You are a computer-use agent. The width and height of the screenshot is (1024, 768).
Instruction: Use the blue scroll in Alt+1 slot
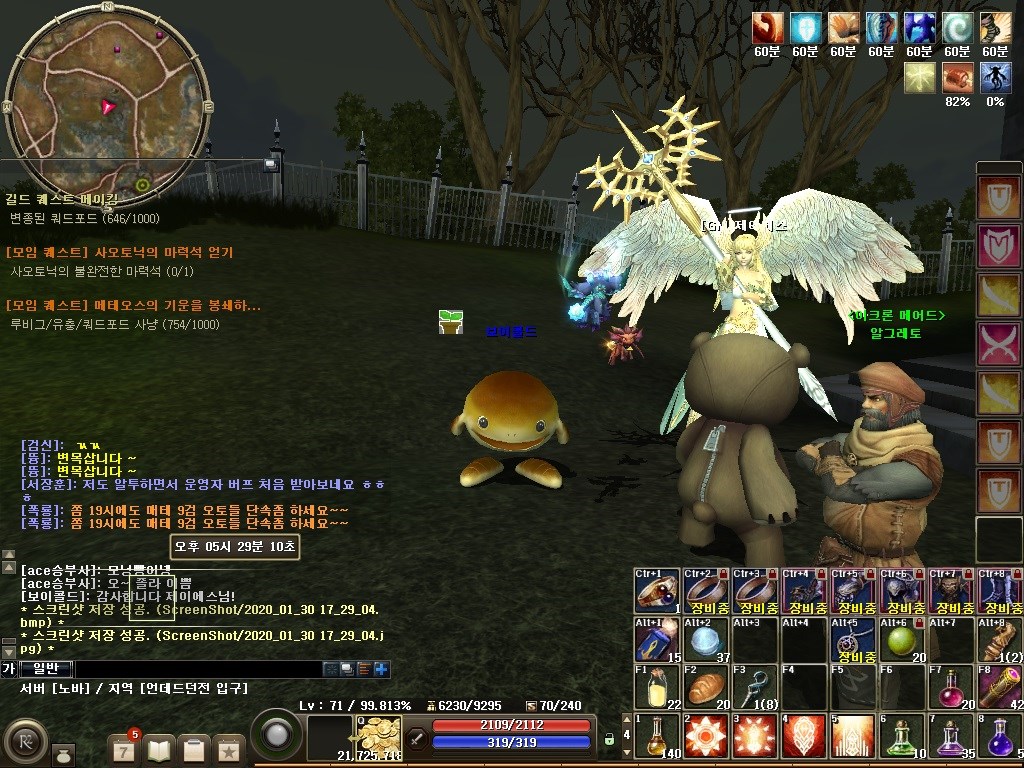click(x=657, y=640)
